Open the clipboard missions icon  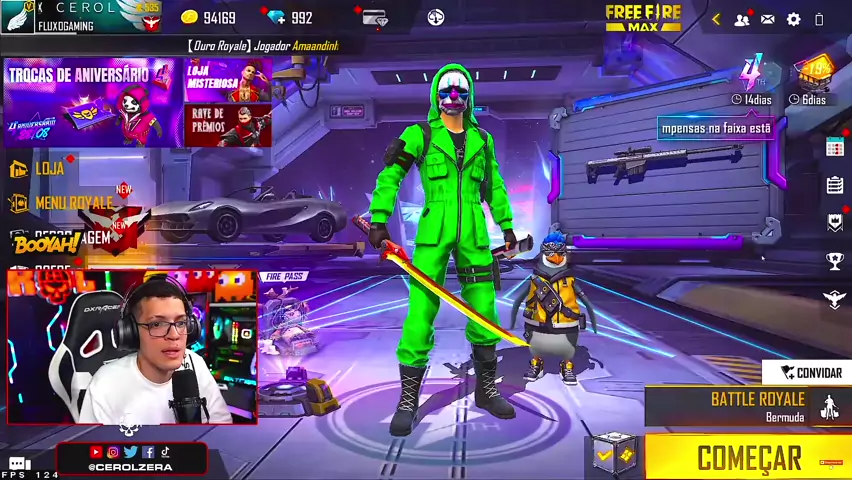pos(834,185)
